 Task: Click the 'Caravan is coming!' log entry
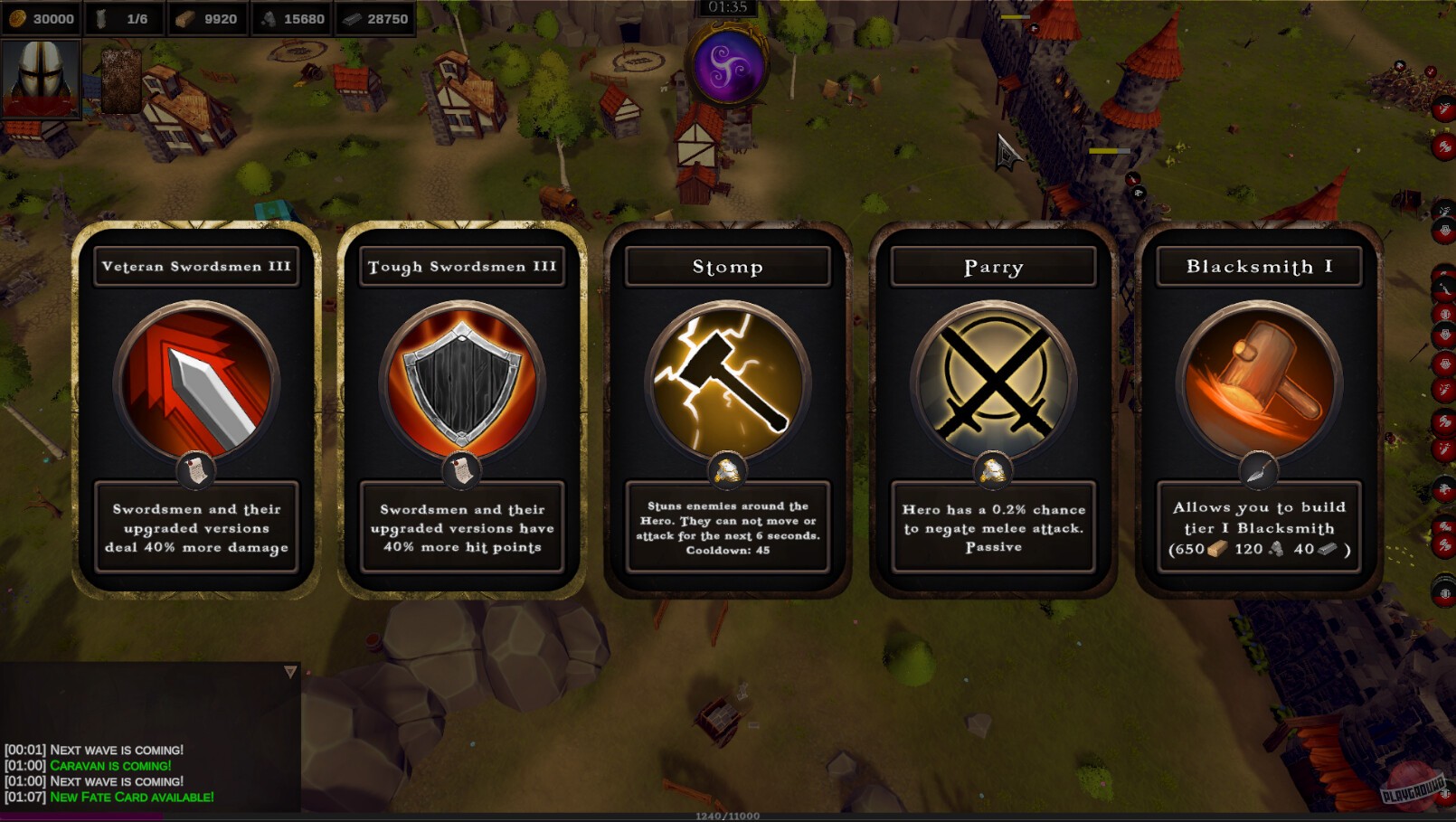tap(110, 765)
